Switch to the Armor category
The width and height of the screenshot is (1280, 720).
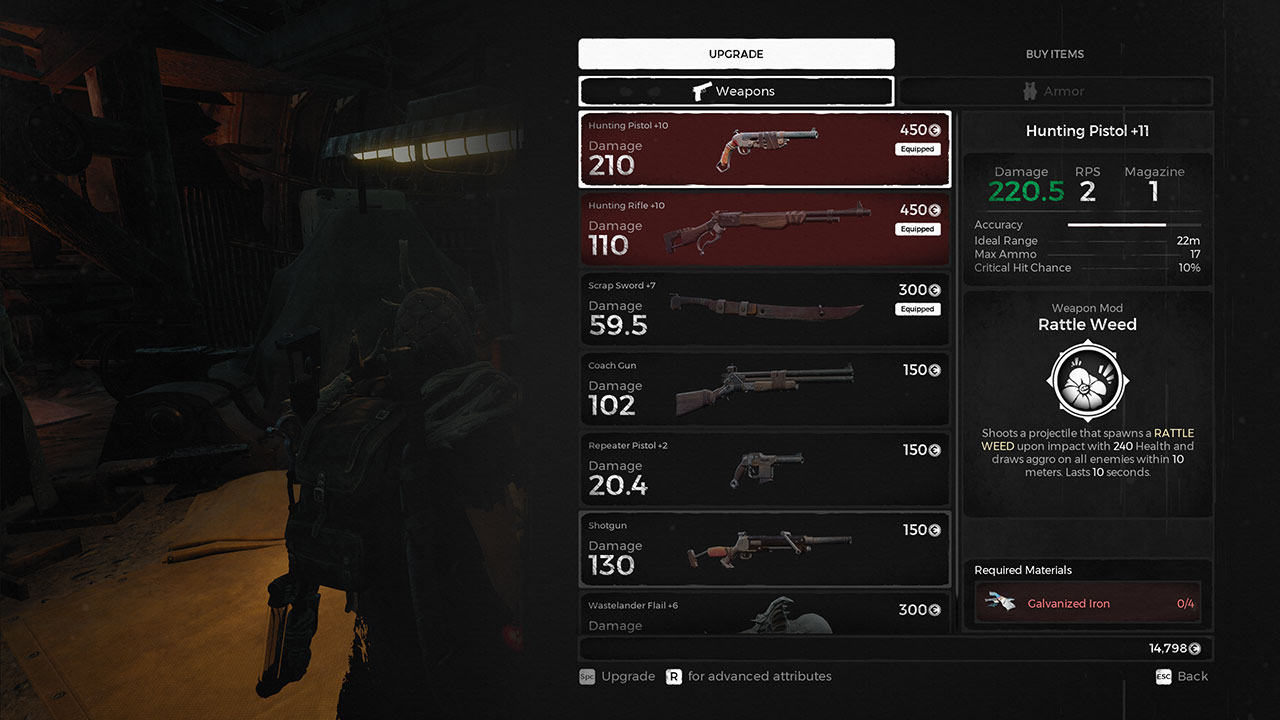coord(1055,91)
